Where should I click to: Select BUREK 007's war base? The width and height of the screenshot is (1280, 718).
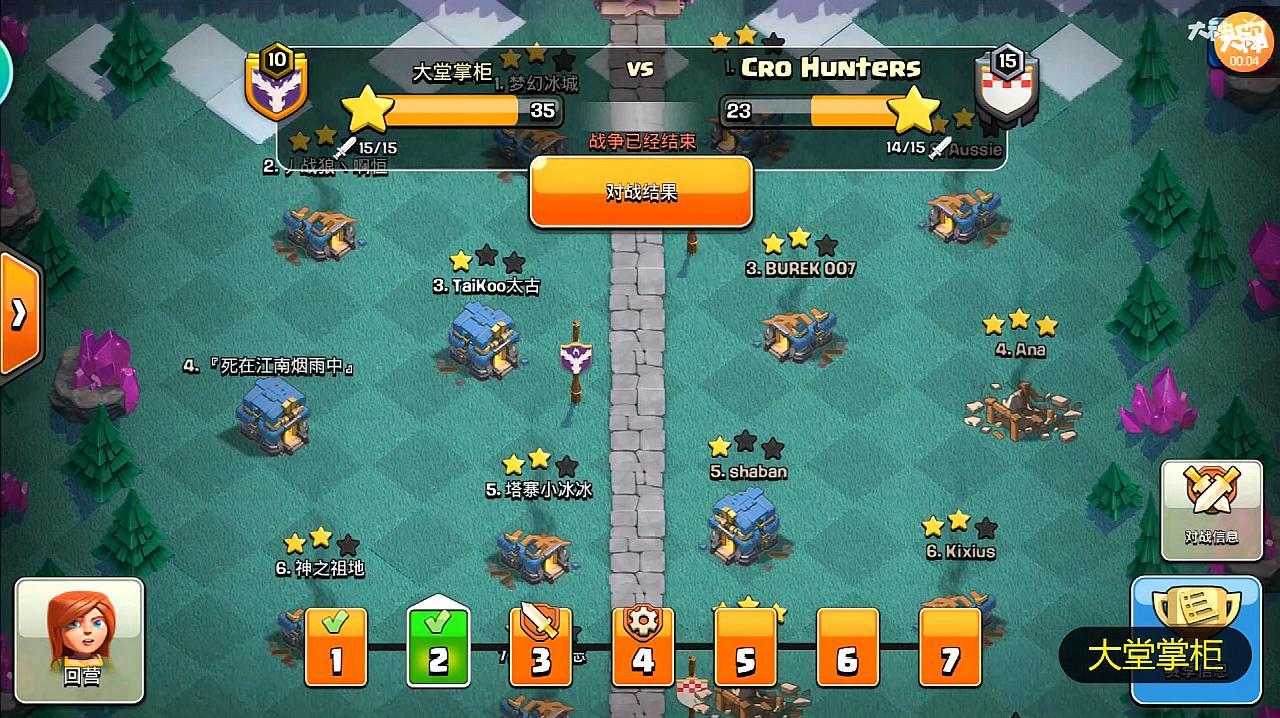click(x=799, y=332)
